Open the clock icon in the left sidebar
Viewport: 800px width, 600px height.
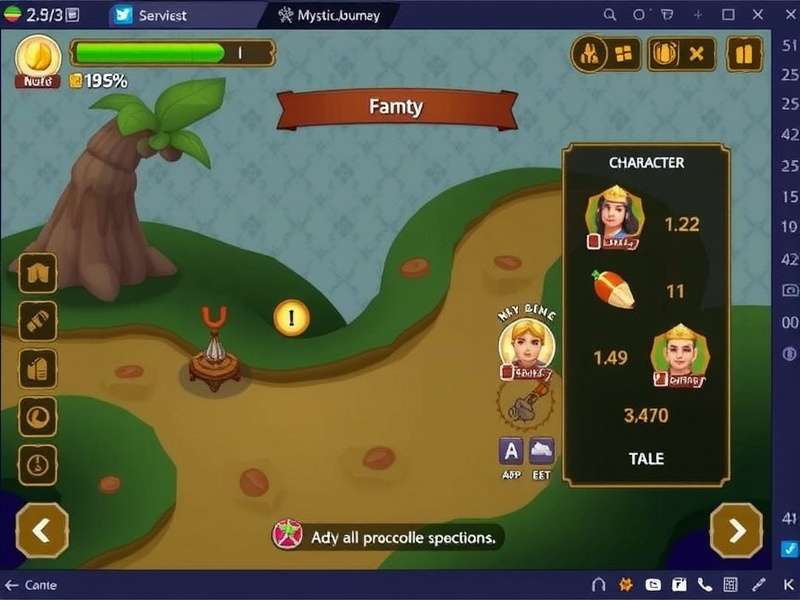tap(38, 464)
